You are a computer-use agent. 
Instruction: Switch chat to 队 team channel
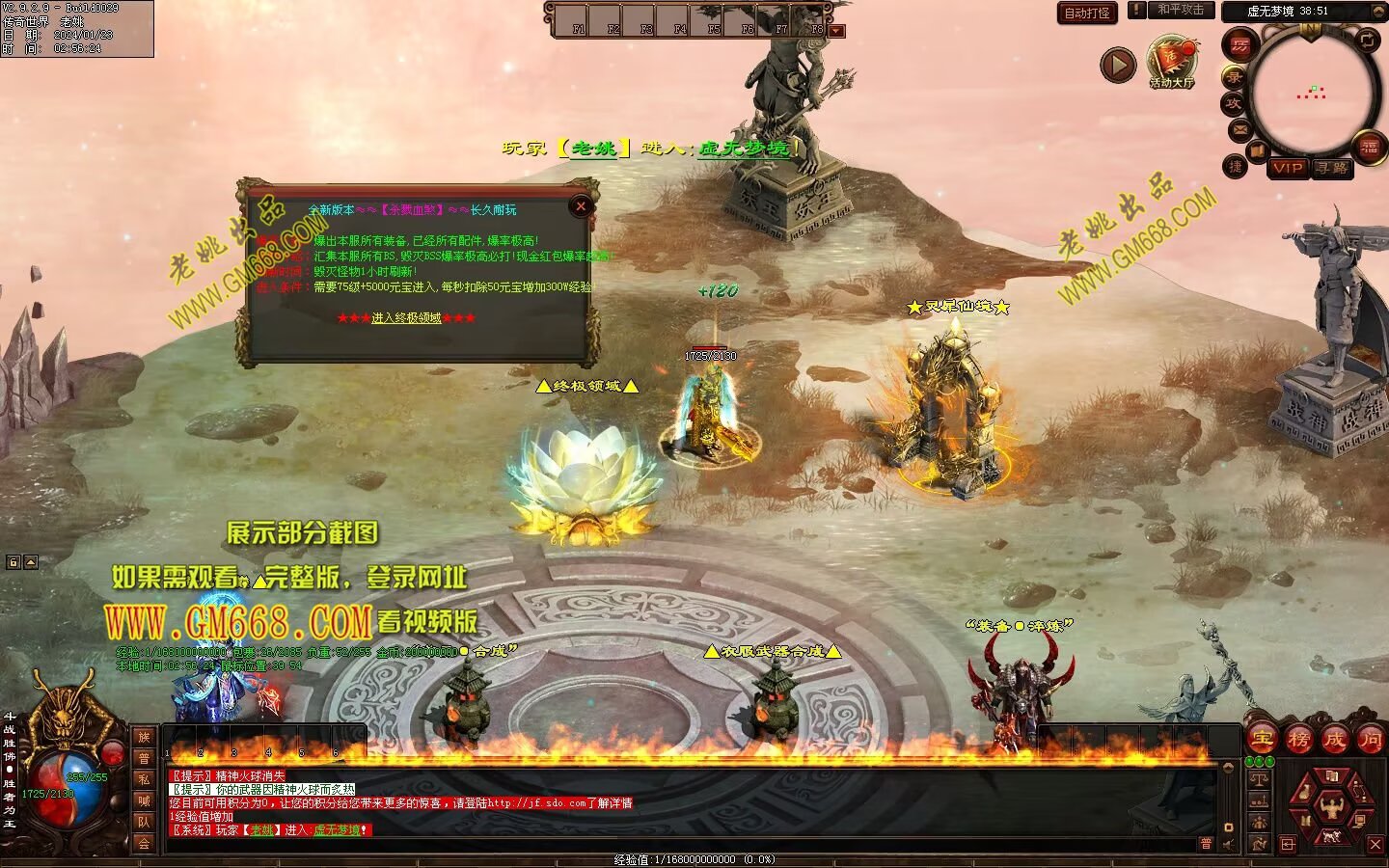[144, 822]
